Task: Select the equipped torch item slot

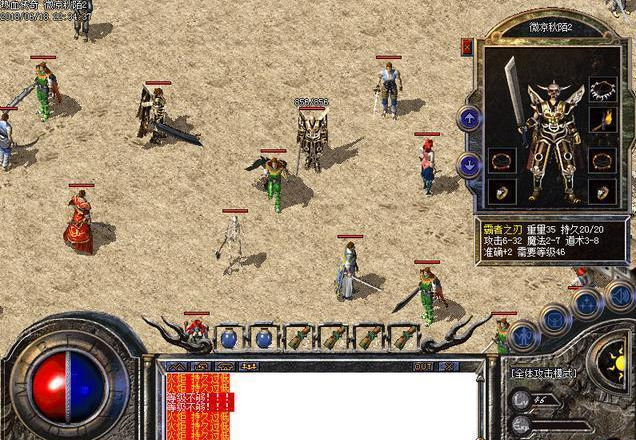Action: click(602, 122)
